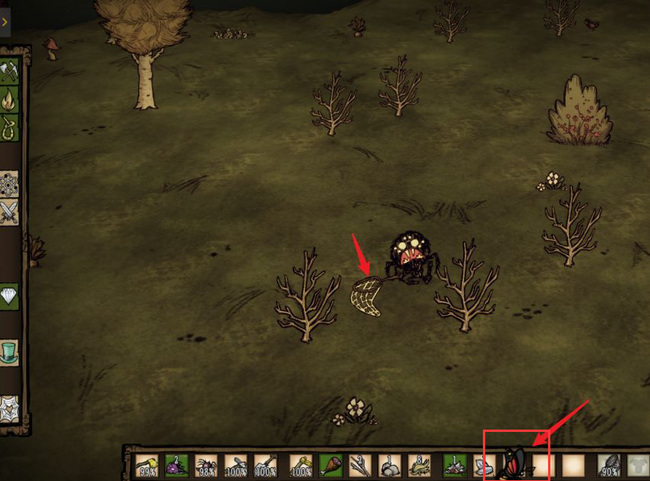Open the diamond Refine crafting tab
650x481 pixels.
click(10, 296)
